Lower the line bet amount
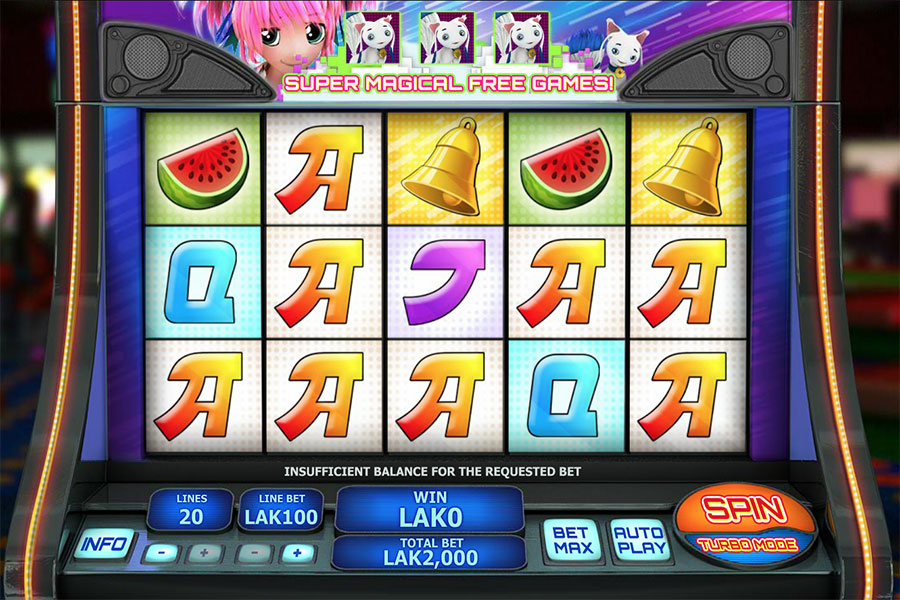 (x=252, y=552)
